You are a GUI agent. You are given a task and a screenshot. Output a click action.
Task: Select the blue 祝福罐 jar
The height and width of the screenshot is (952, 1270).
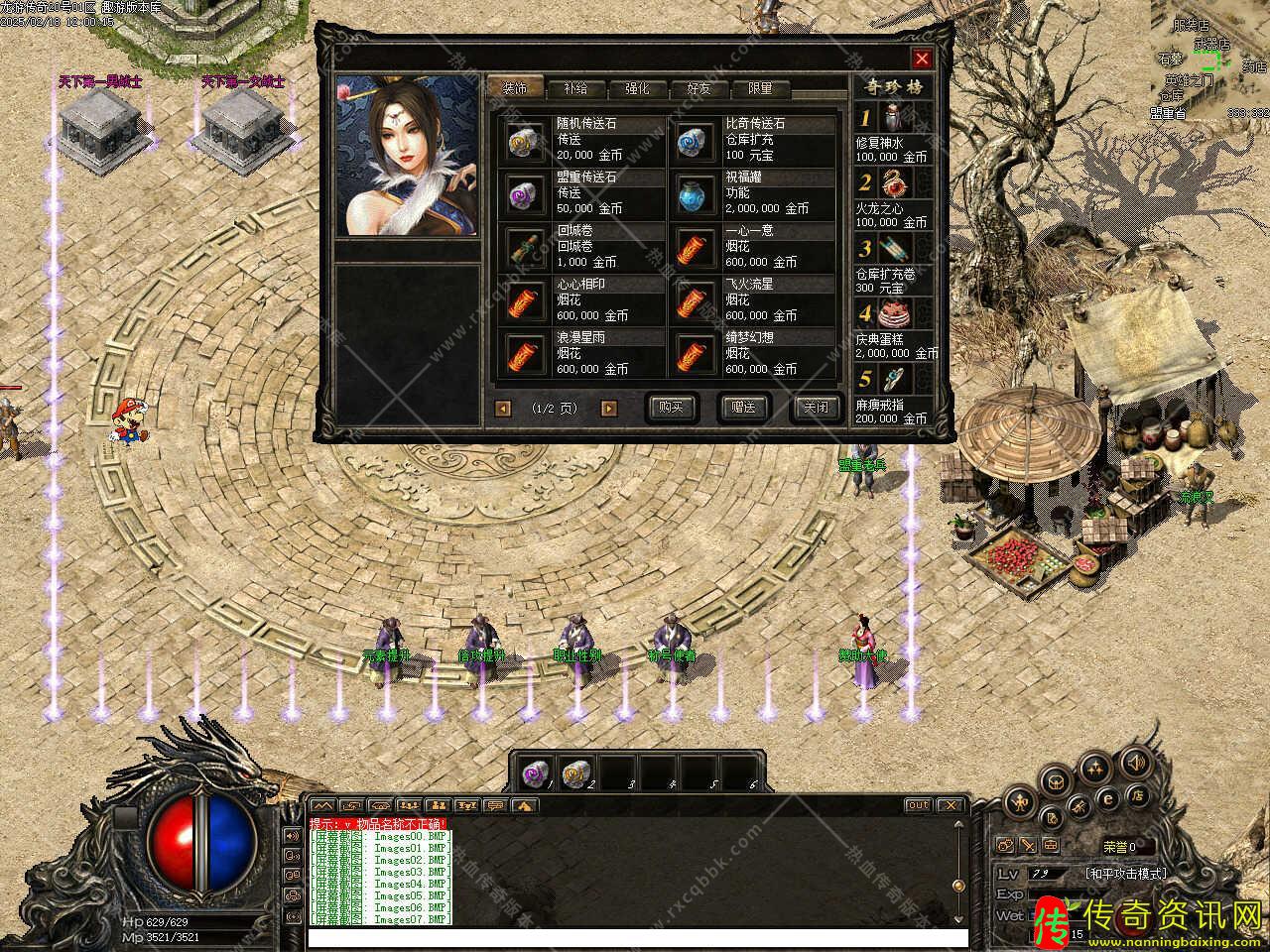pos(691,194)
